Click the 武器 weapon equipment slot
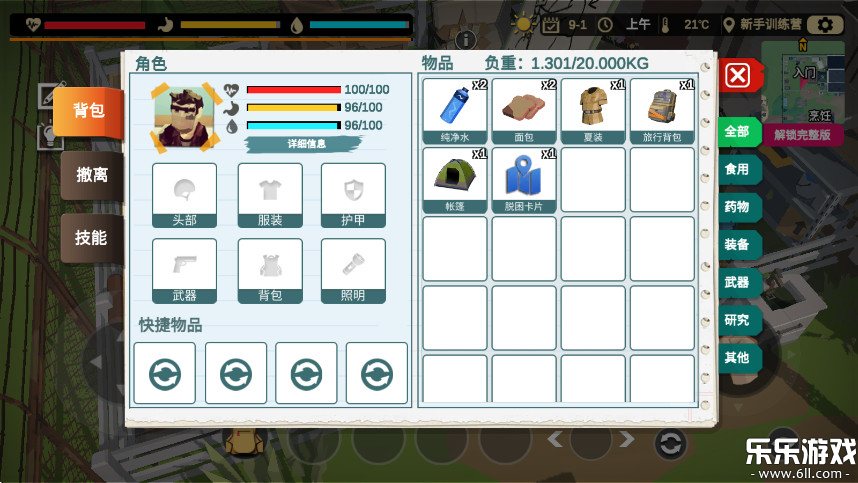The height and width of the screenshot is (483, 858). (184, 271)
